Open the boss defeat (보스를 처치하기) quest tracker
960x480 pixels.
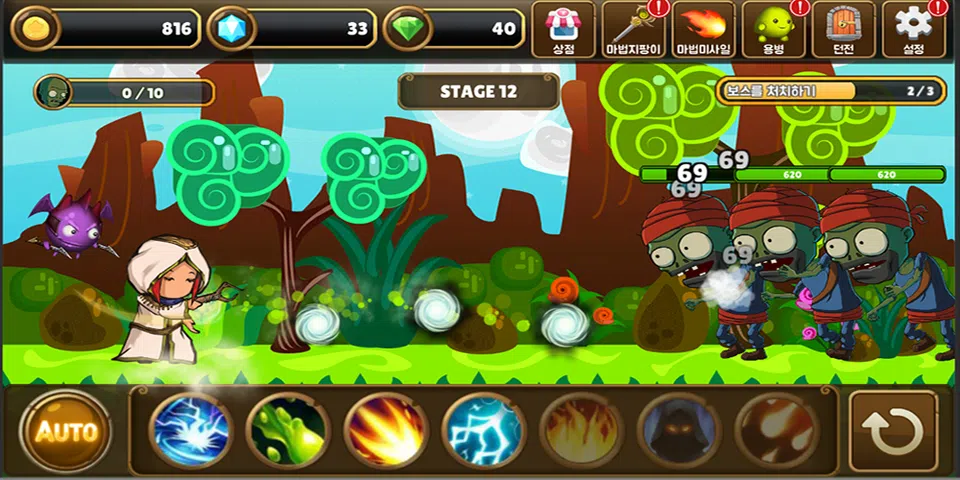click(830, 91)
